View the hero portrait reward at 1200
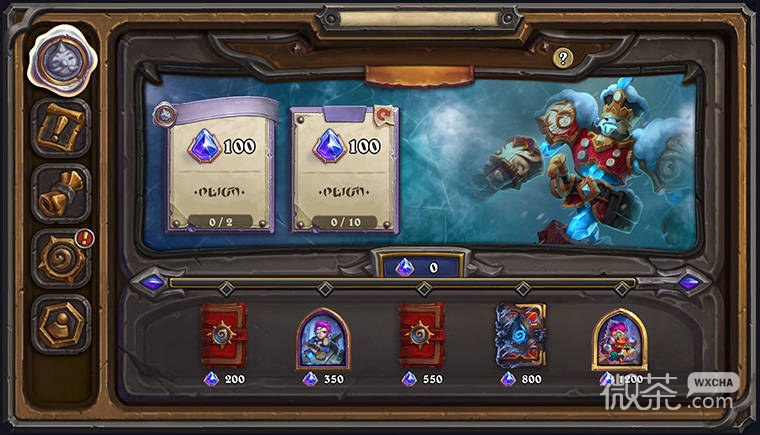 618,338
